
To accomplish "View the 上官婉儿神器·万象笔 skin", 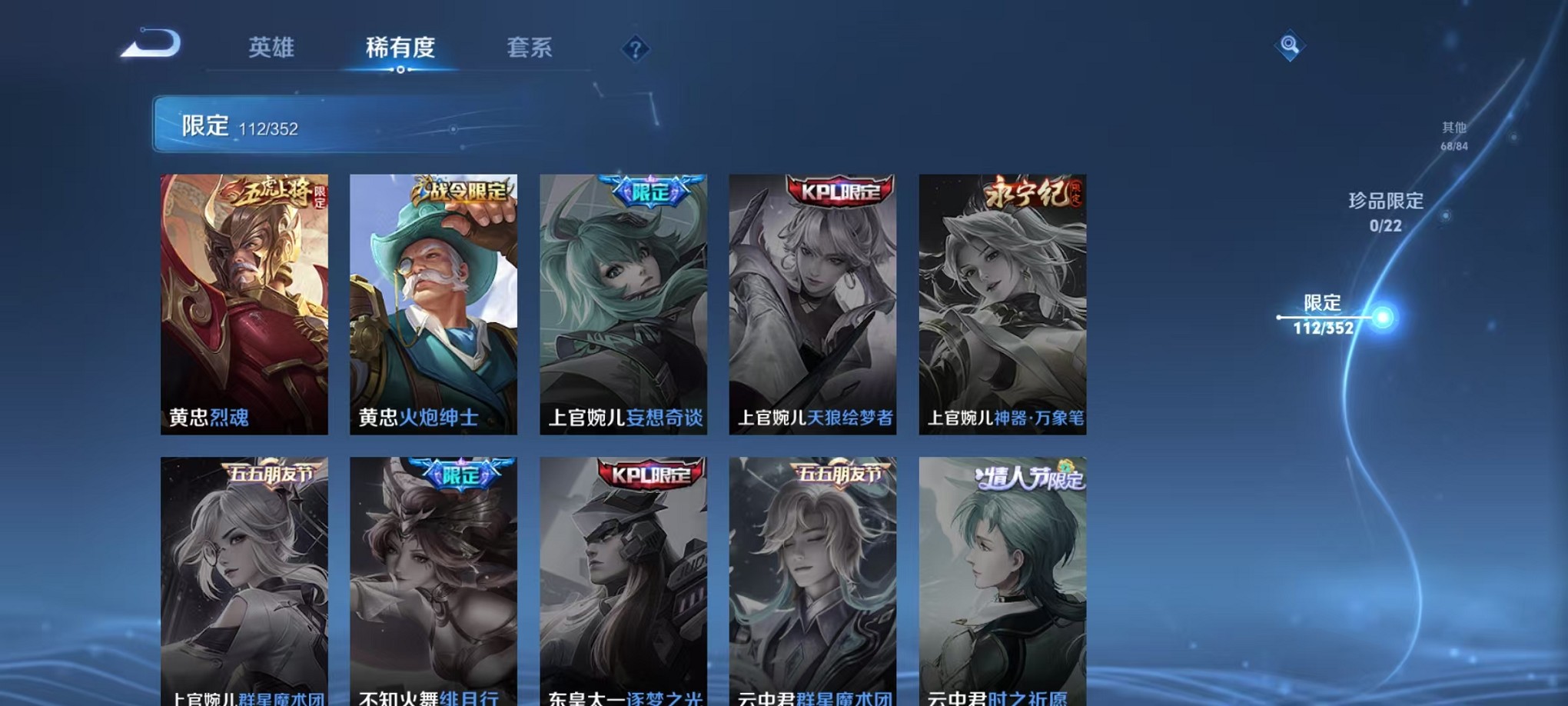I will 1003,304.
